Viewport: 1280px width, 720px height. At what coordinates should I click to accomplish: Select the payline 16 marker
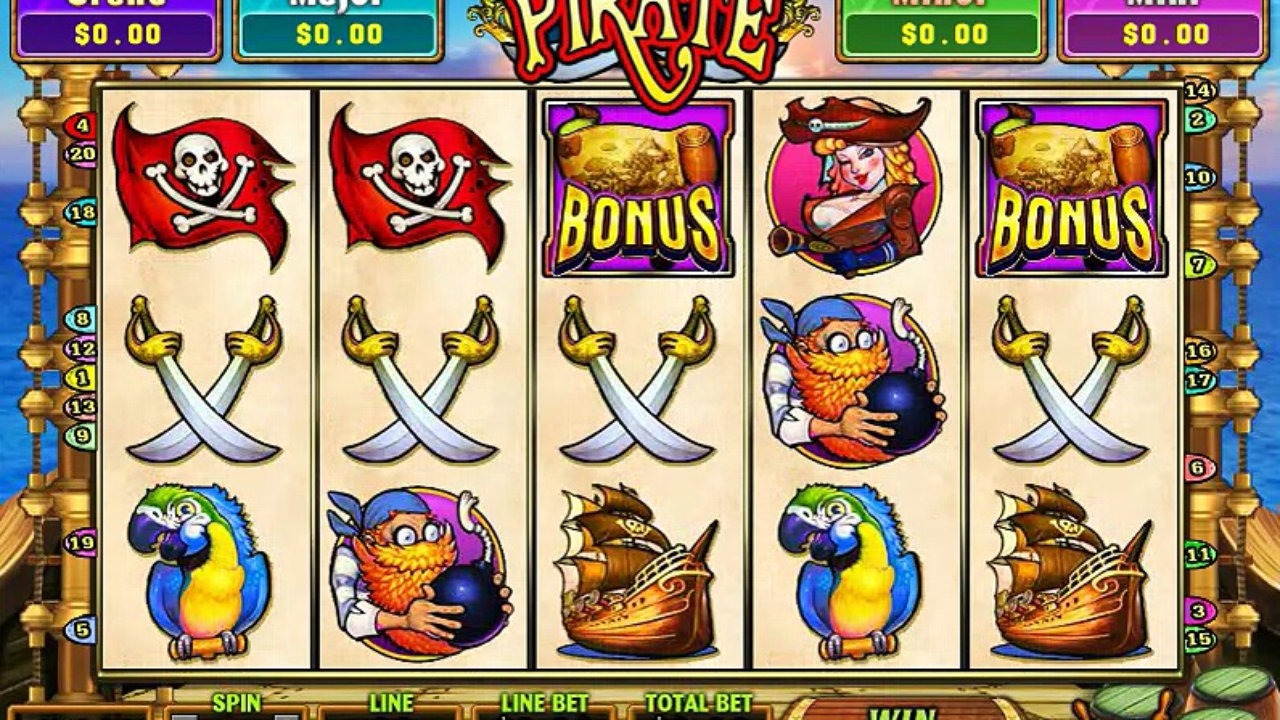pos(1199,352)
